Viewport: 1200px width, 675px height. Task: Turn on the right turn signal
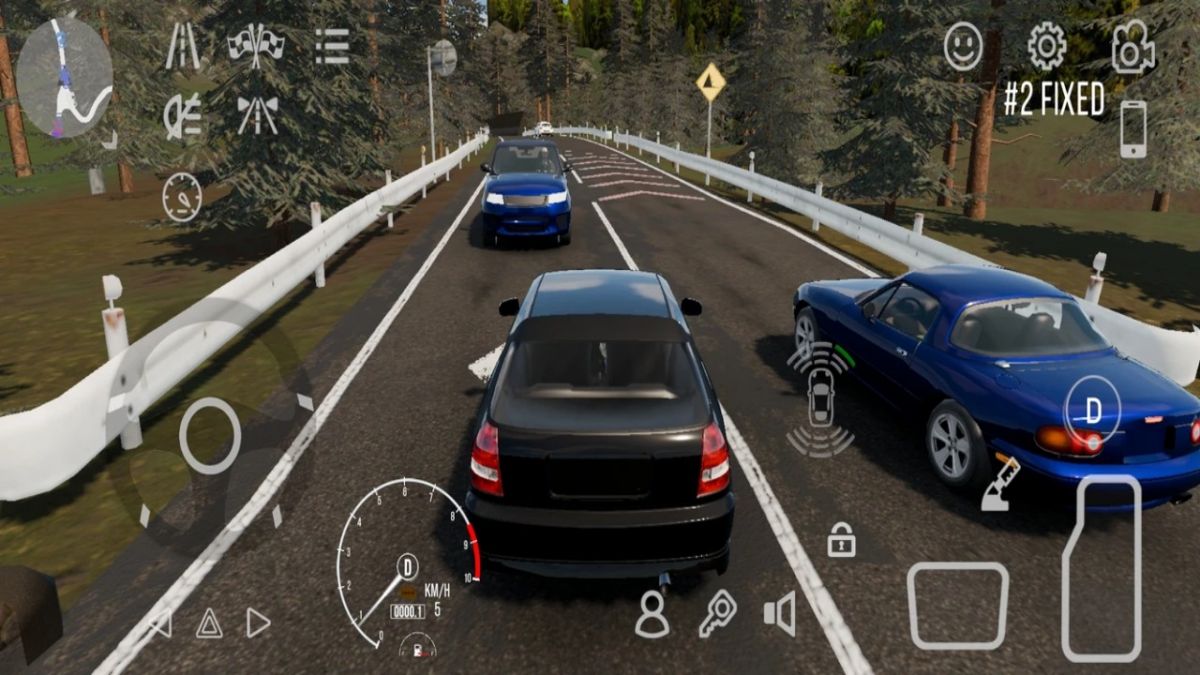[x=258, y=623]
